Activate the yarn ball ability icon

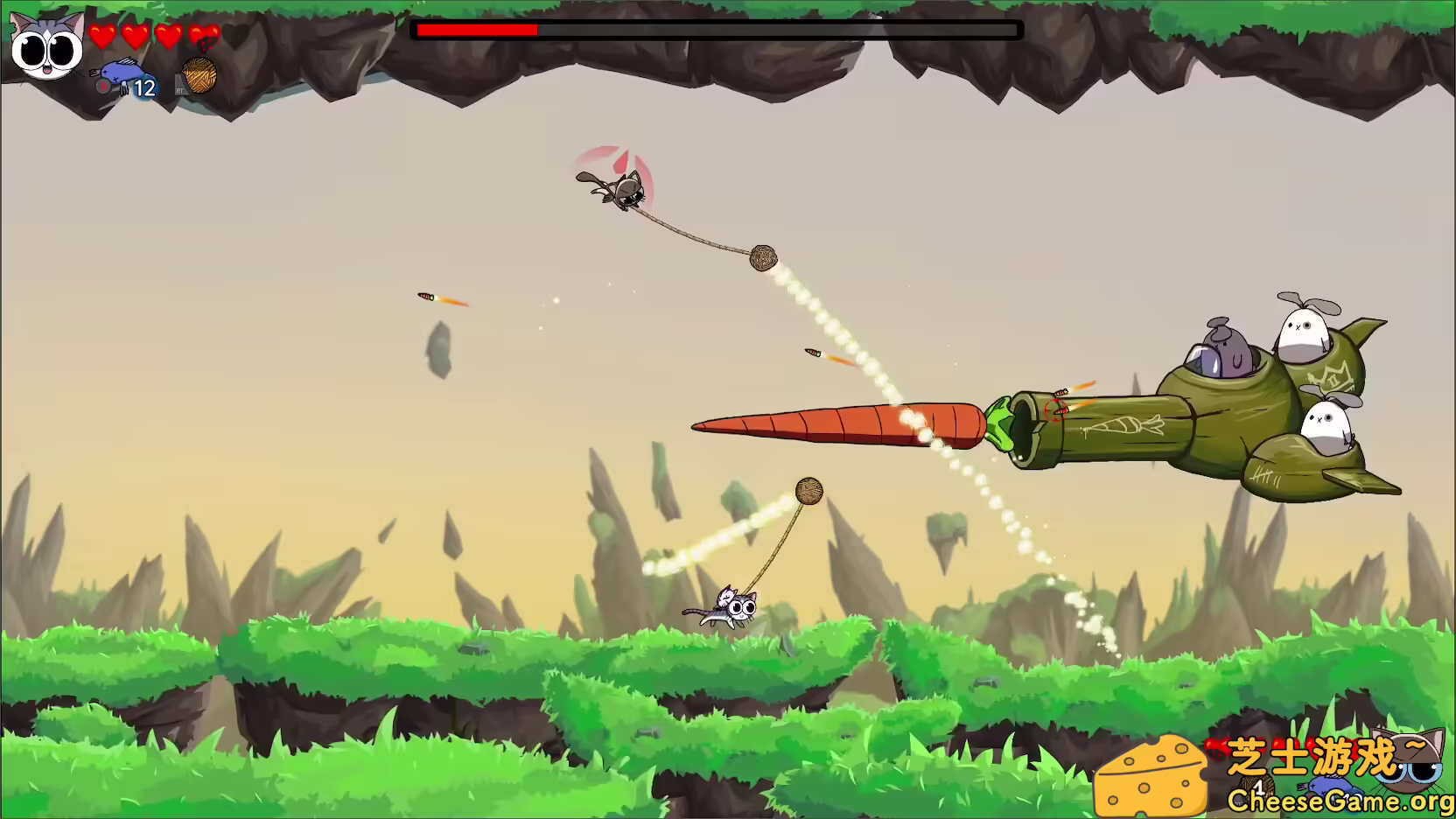tap(199, 75)
